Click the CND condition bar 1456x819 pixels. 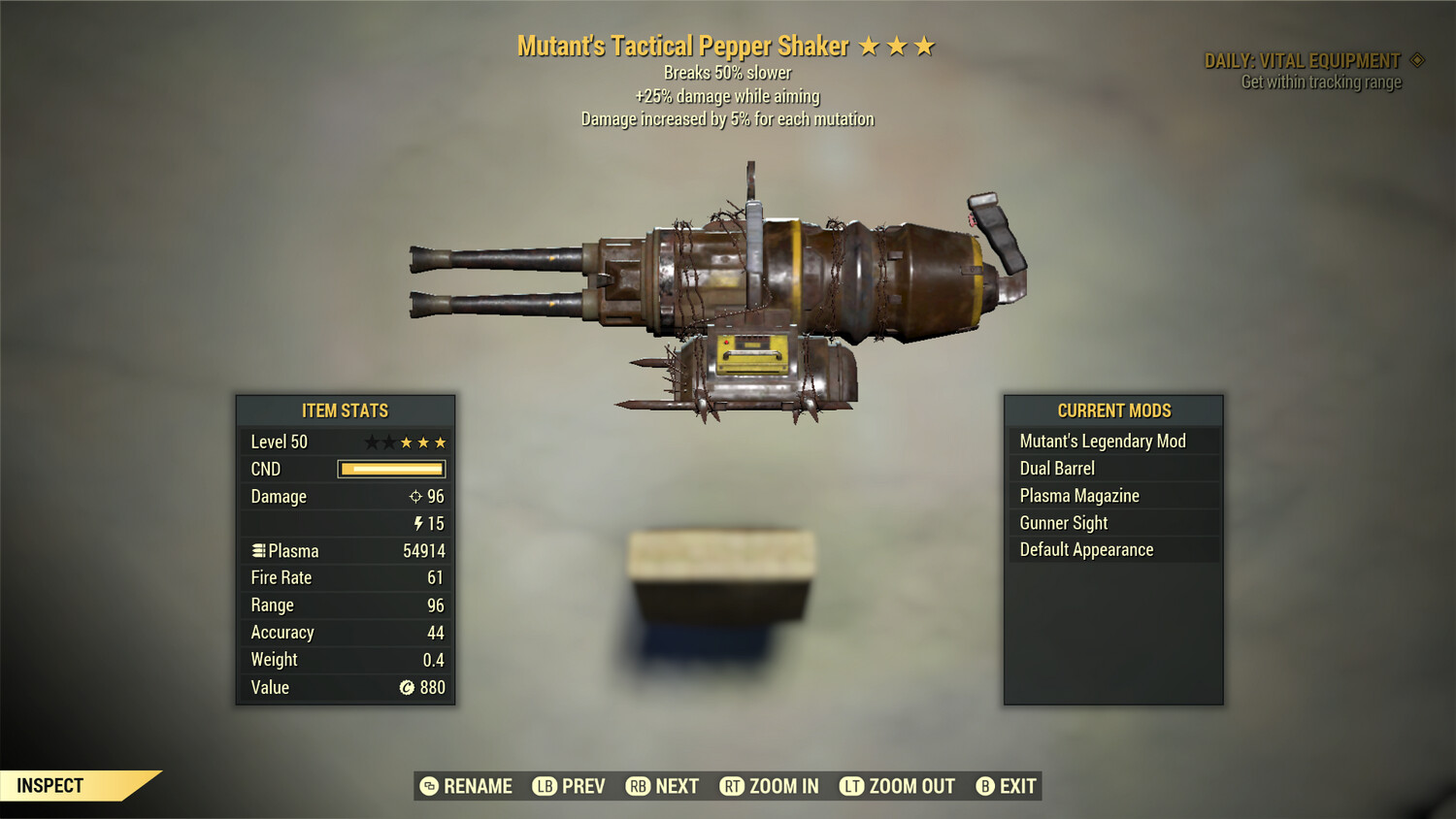[x=391, y=469]
